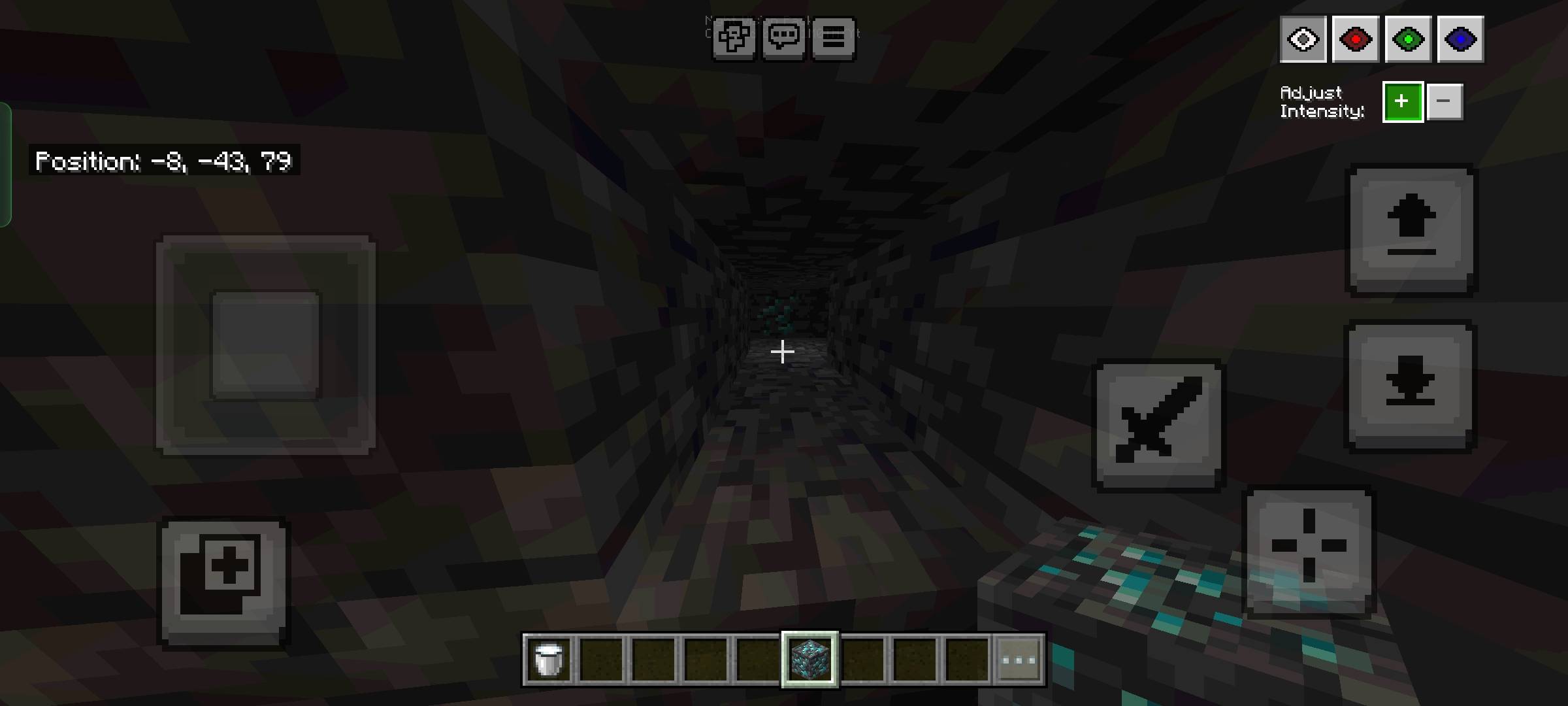The height and width of the screenshot is (706, 1568).
Task: Open the emotes menu
Action: click(x=734, y=37)
